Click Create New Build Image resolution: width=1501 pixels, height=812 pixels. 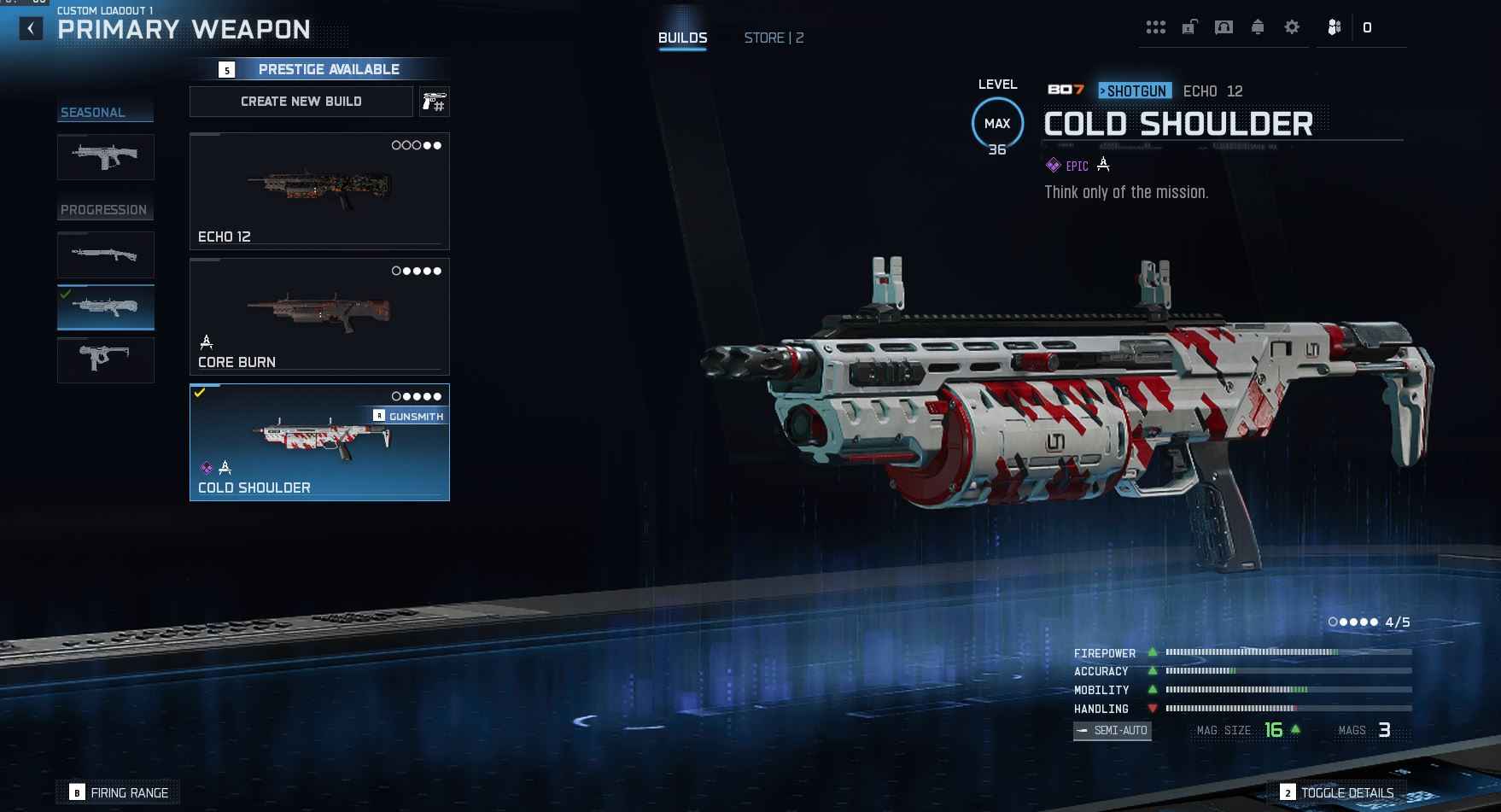coord(301,102)
